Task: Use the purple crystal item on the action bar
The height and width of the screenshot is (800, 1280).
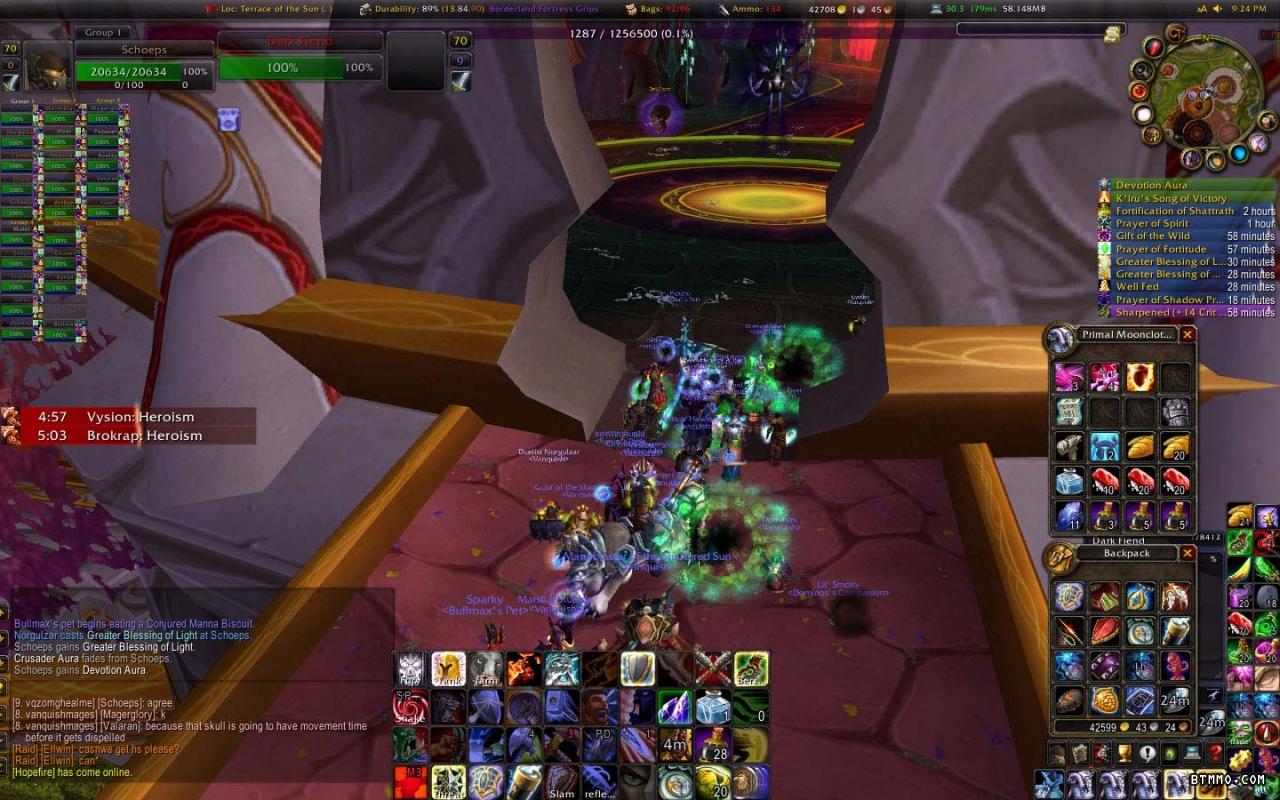Action: tap(675, 706)
